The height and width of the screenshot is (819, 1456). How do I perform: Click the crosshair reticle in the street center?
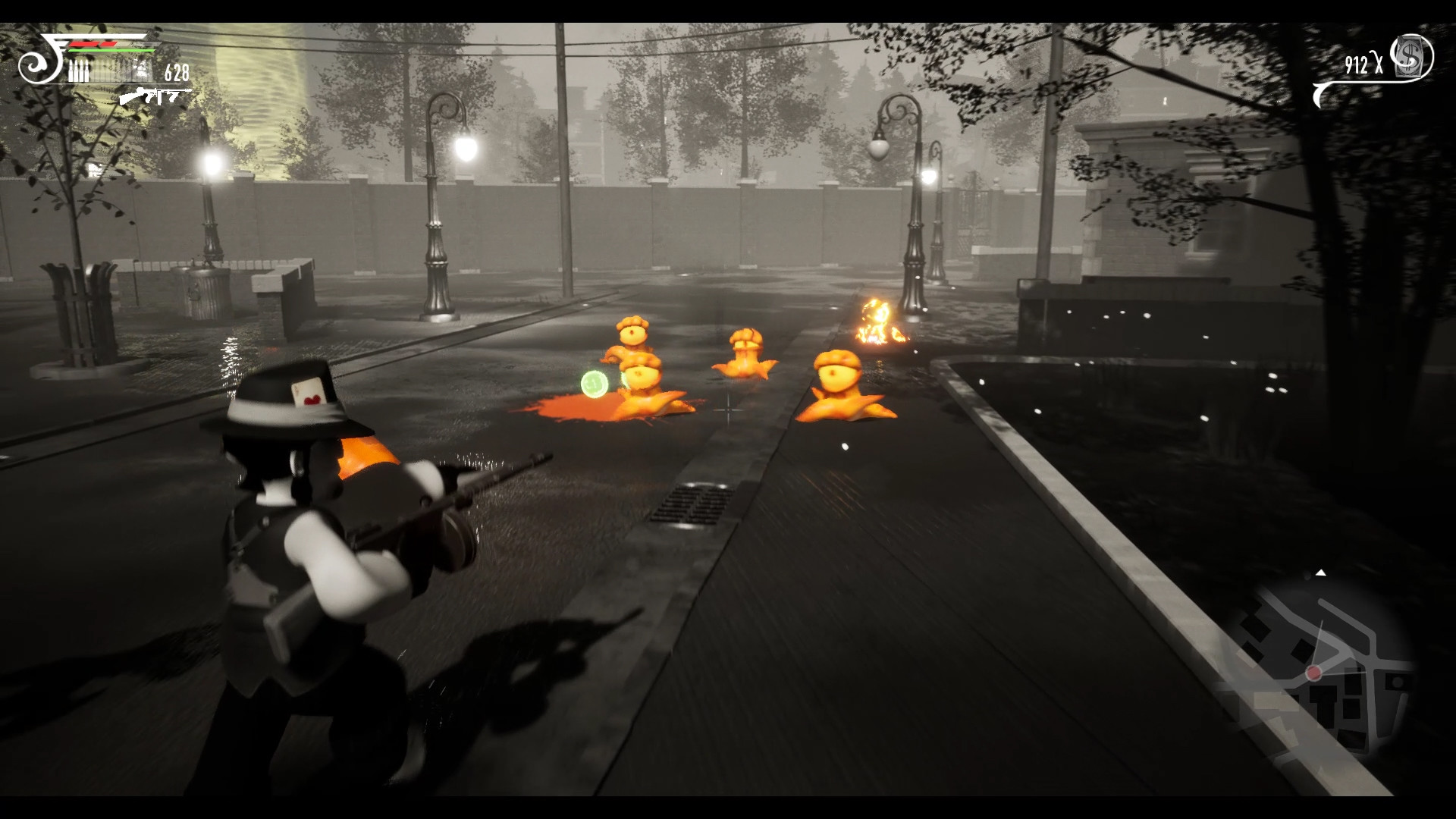pos(727,409)
